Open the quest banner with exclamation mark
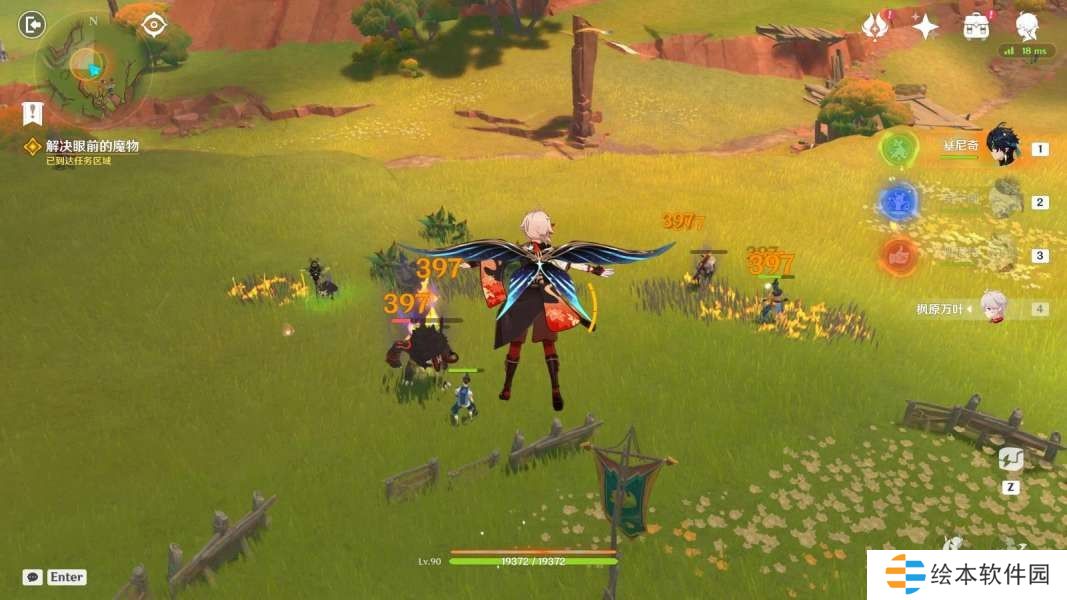Viewport: 1067px width, 600px height. point(33,114)
